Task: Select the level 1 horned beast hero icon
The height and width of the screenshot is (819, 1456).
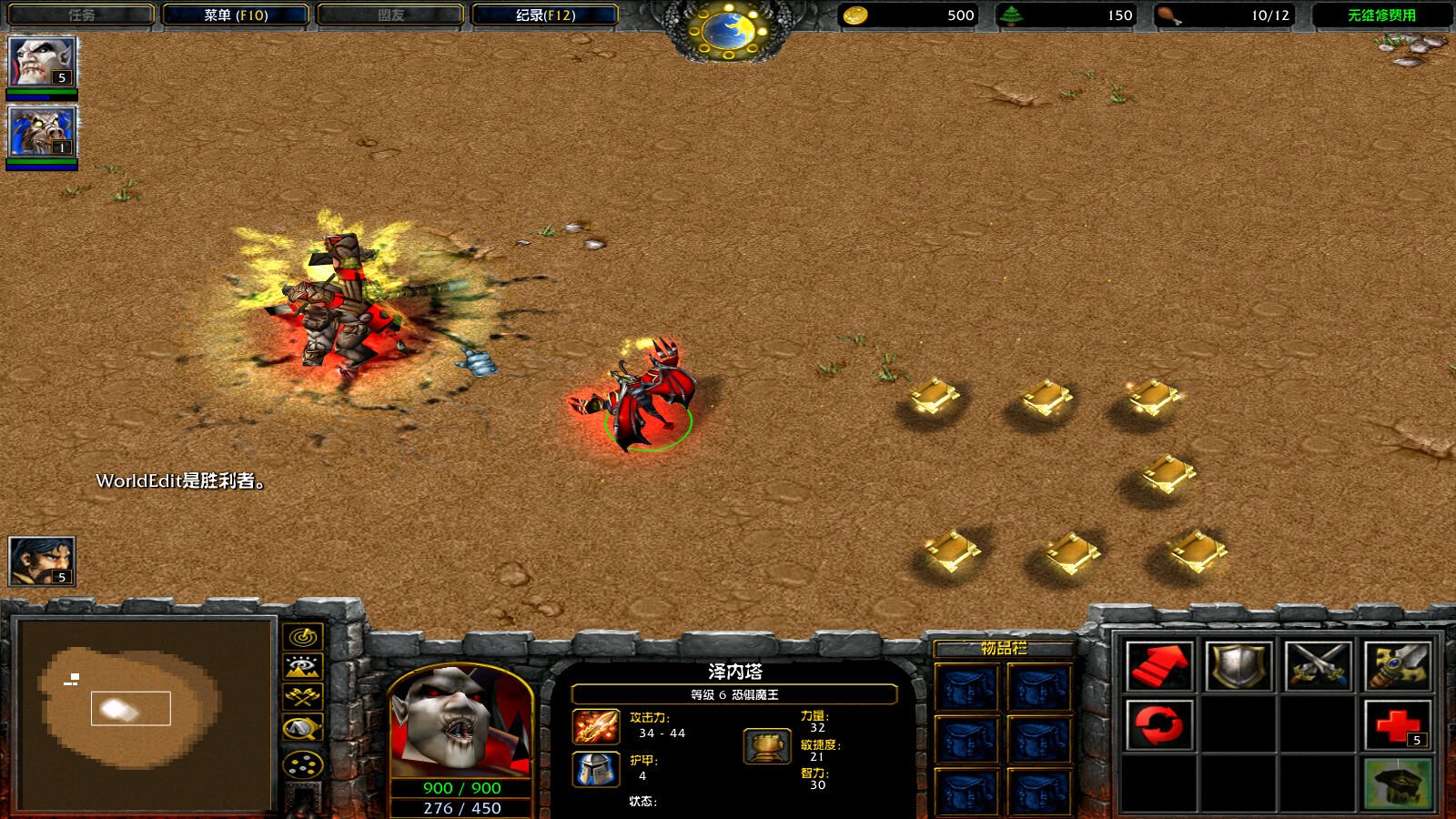Action: [41, 132]
